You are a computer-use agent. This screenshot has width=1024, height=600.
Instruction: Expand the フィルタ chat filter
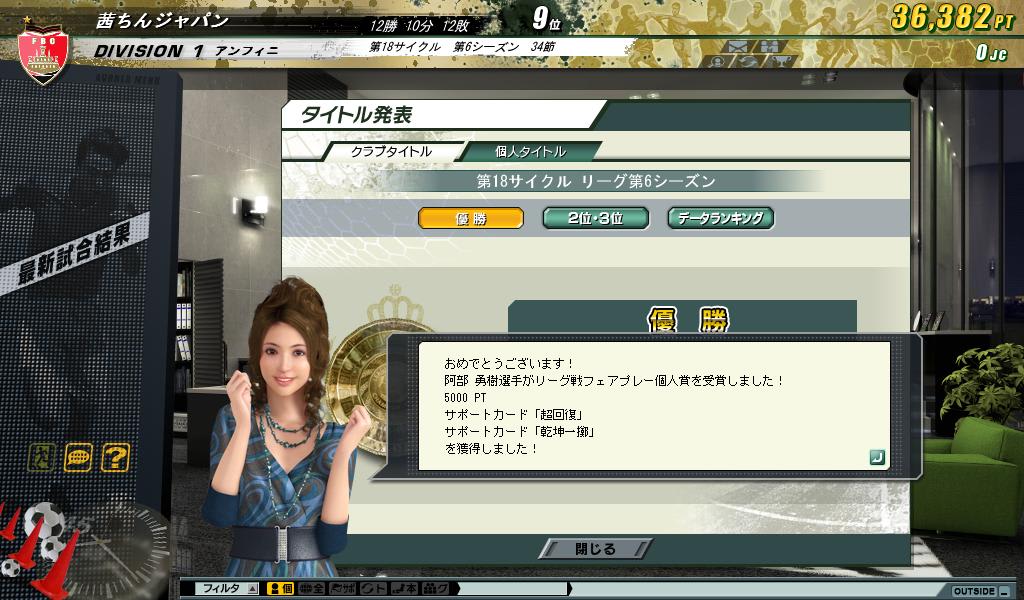pyautogui.click(x=230, y=589)
